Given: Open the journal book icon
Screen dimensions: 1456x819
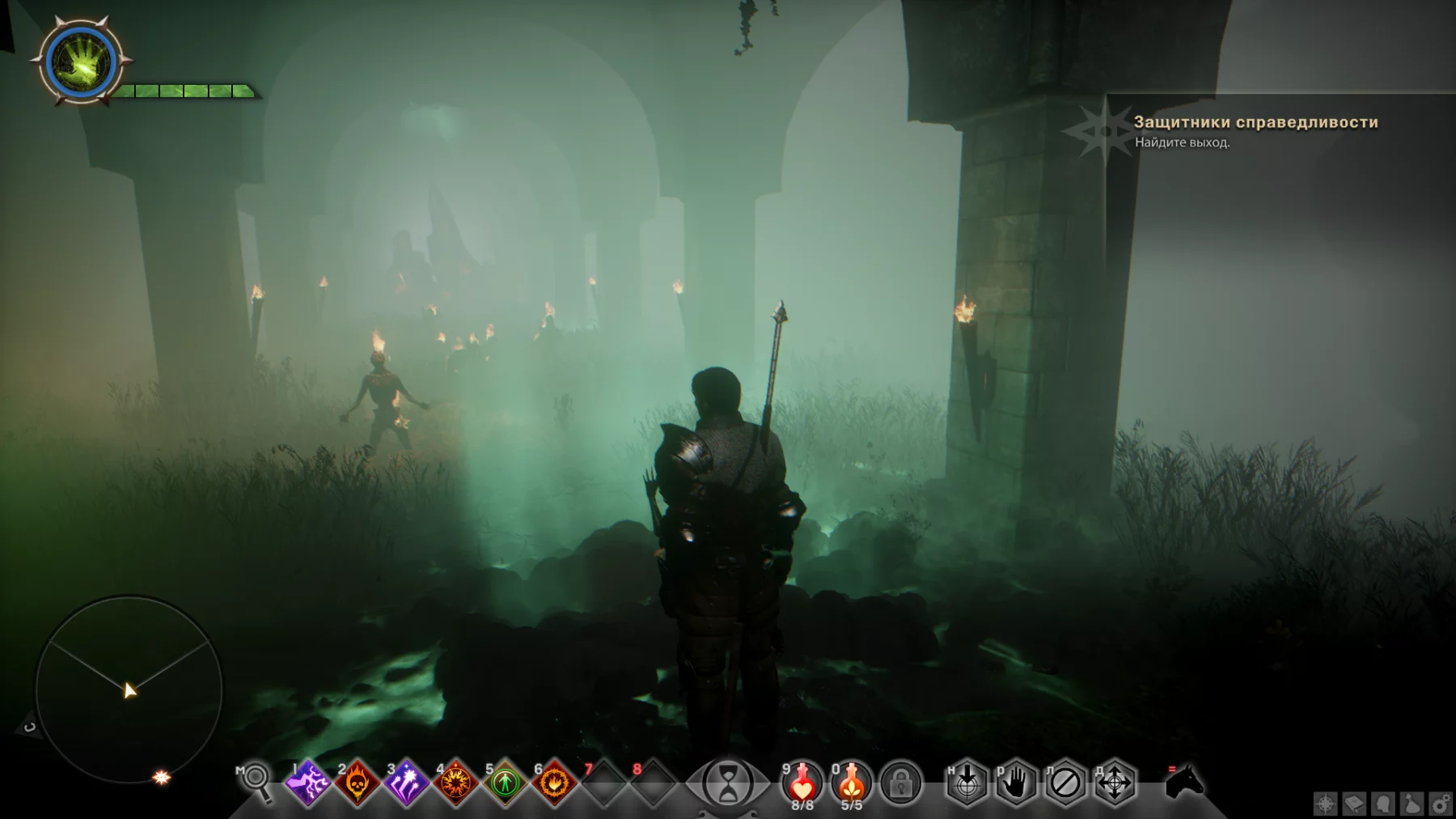Looking at the screenshot, I should pos(1354,804).
